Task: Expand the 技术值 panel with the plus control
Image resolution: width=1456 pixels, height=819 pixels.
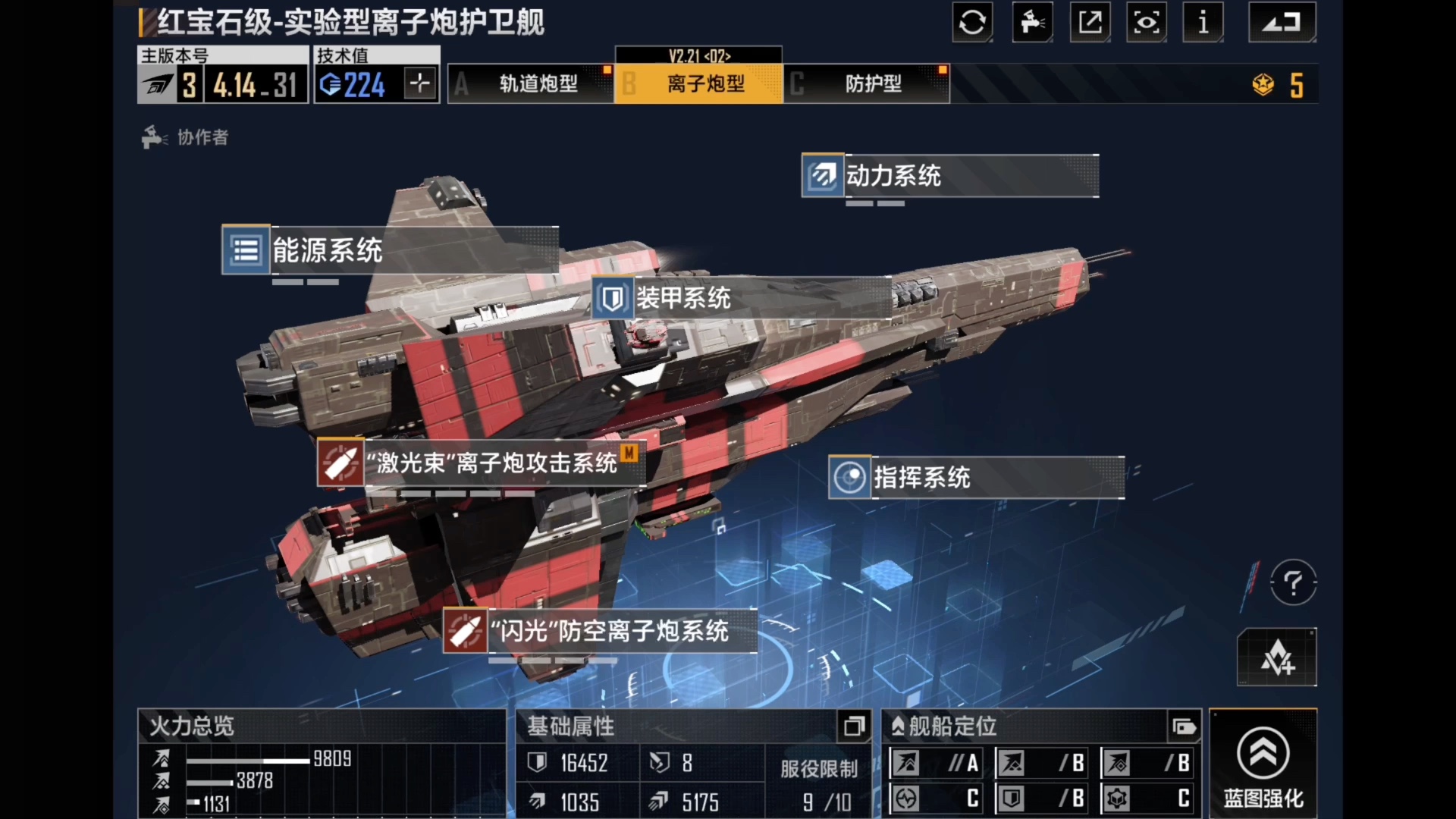Action: coord(419,83)
